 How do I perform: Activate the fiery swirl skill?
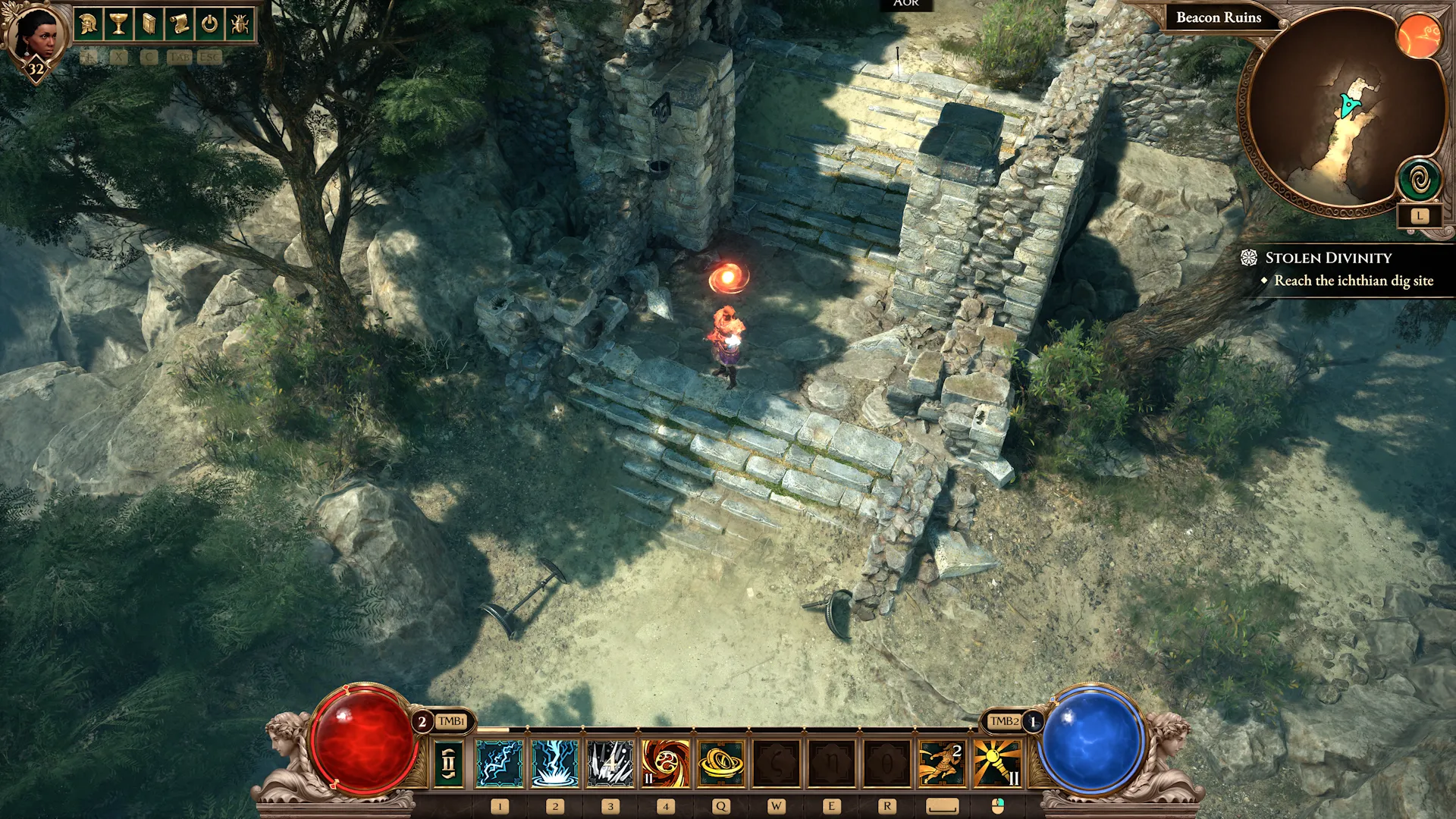pyautogui.click(x=666, y=763)
